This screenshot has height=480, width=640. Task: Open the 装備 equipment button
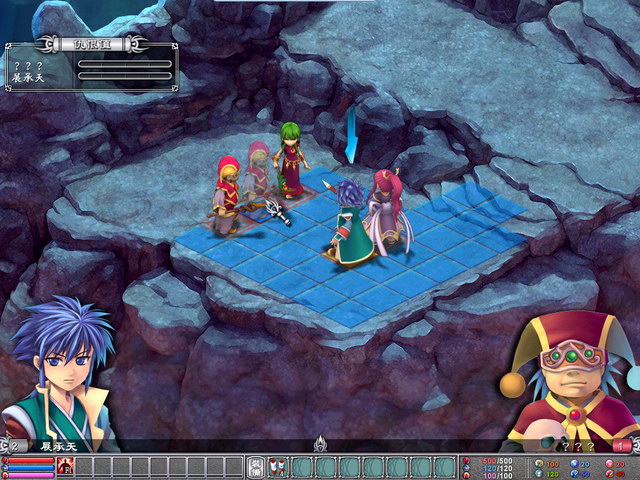(x=256, y=466)
